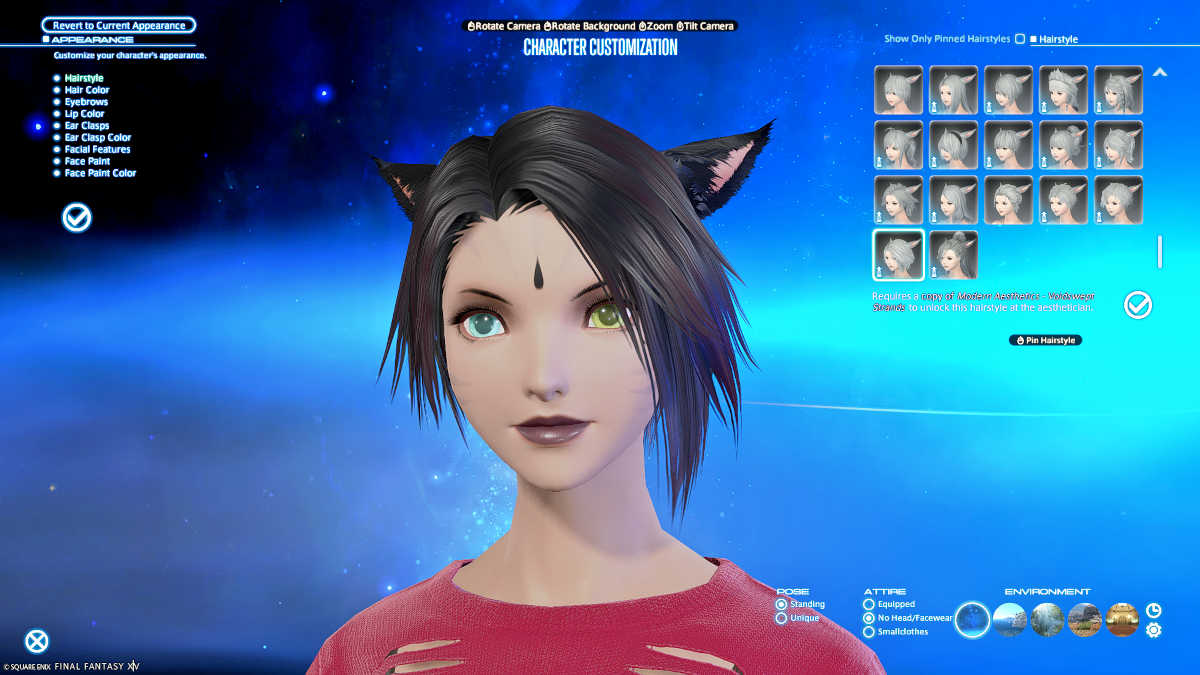Choose the highlighted selected hairstyle thumbnail

[x=898, y=255]
